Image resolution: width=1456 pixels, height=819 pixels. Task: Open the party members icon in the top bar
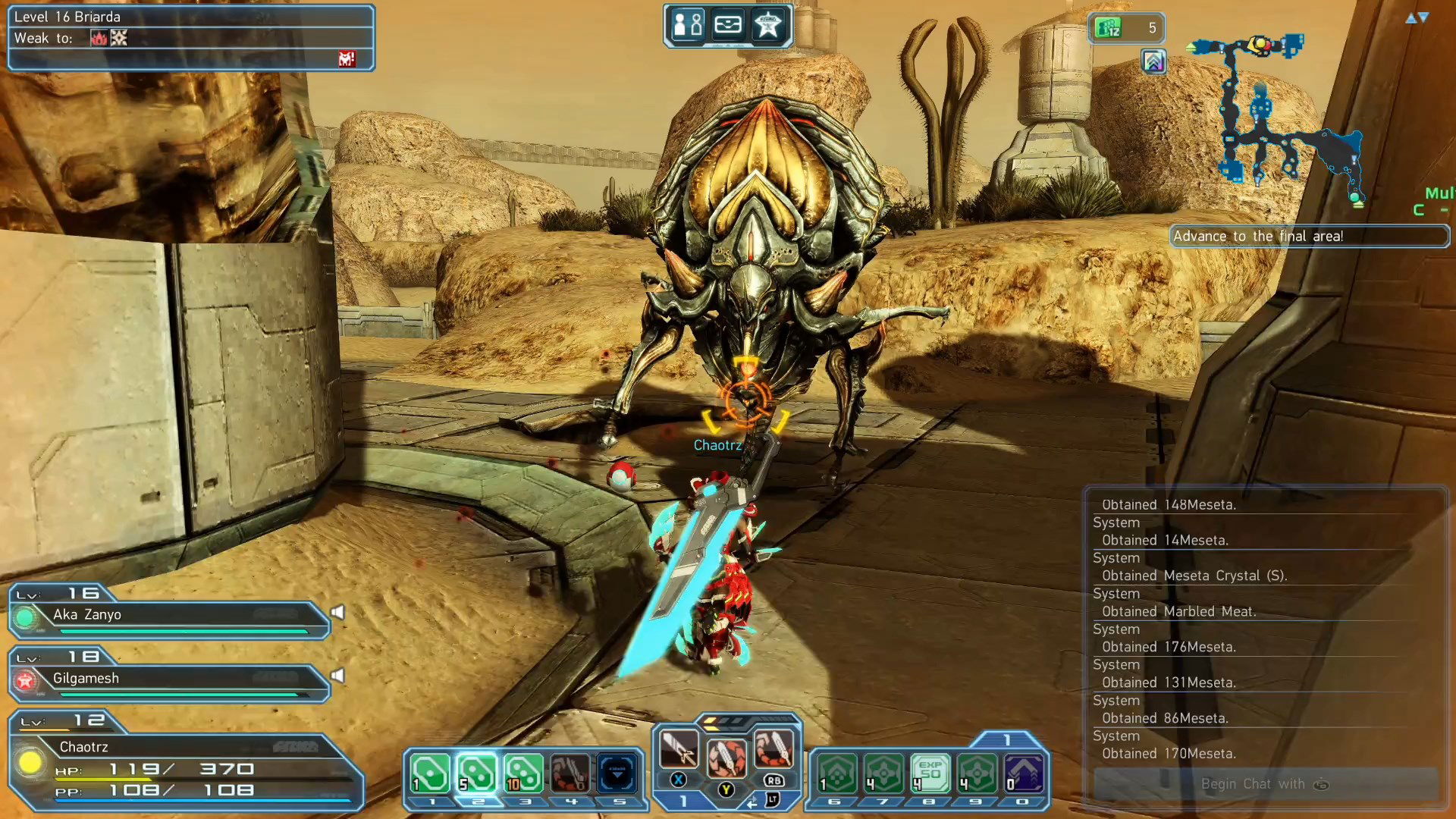pyautogui.click(x=688, y=26)
